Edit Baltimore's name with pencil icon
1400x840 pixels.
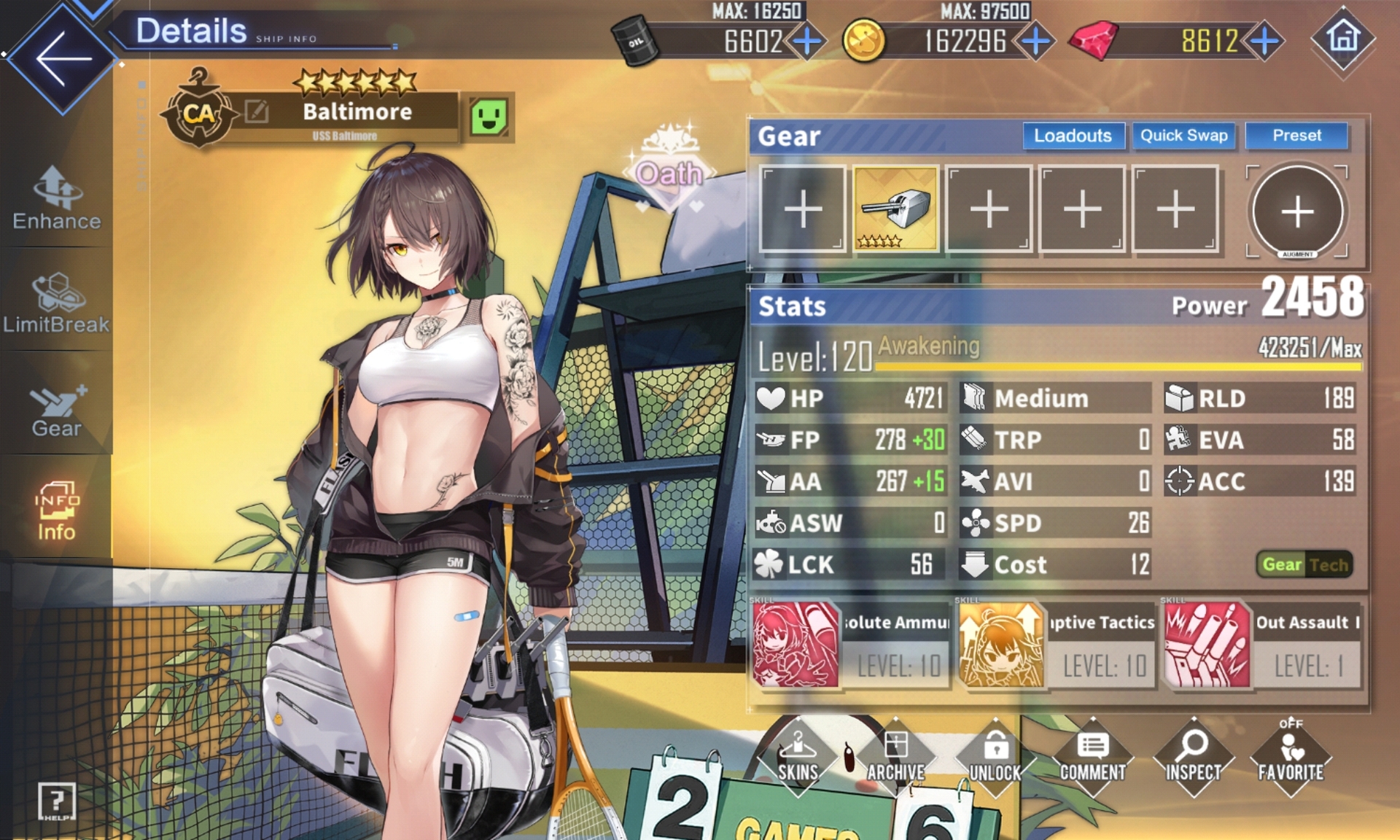[257, 112]
